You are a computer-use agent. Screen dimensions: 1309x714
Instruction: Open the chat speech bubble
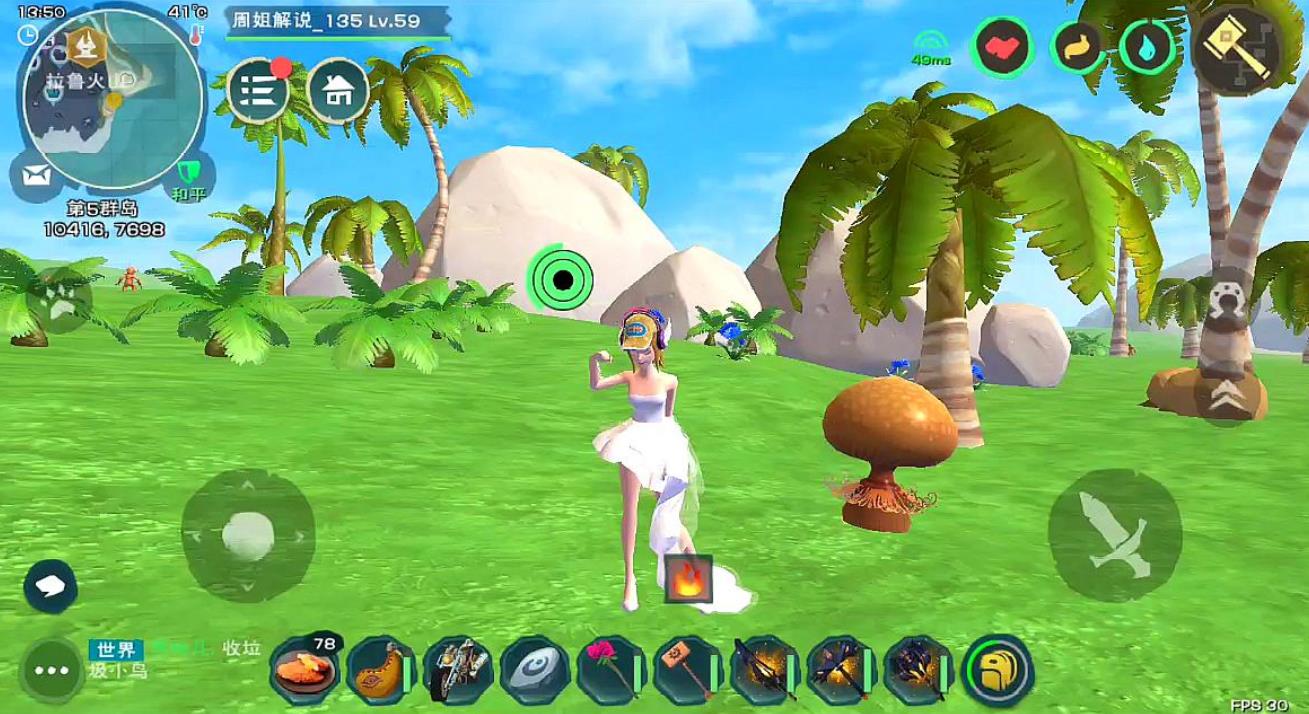tap(51, 586)
